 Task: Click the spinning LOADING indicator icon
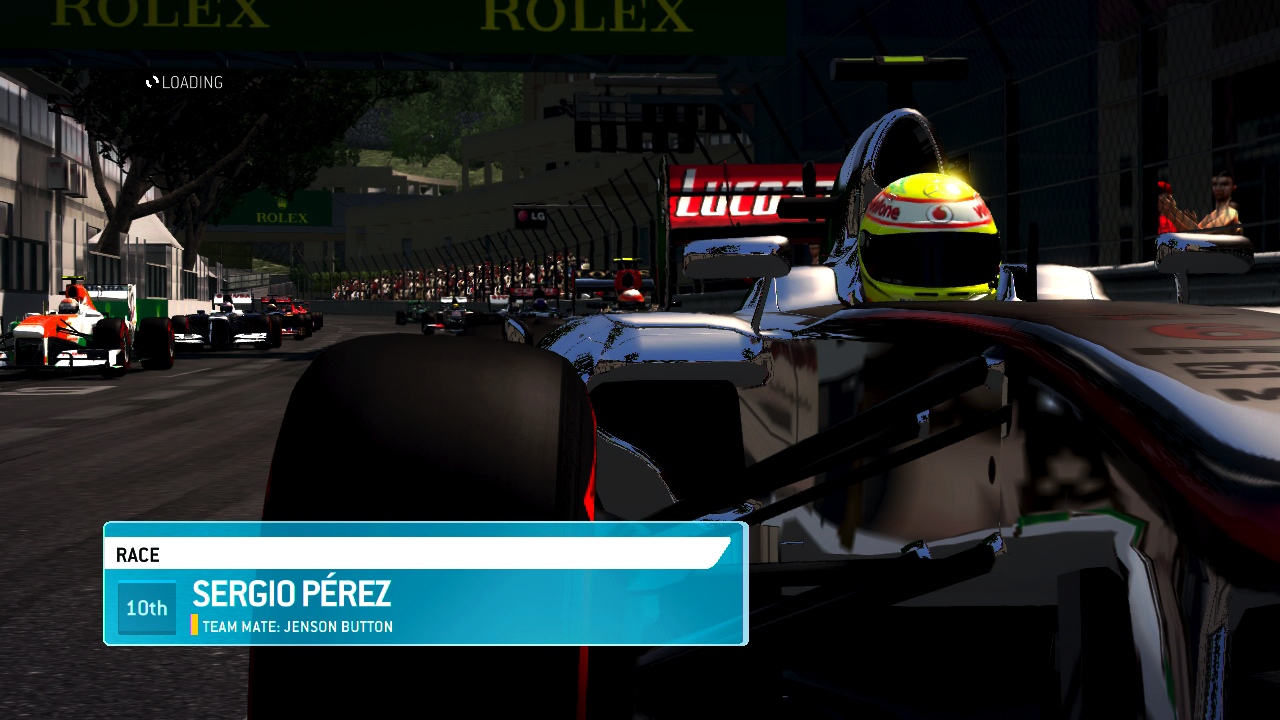[152, 82]
